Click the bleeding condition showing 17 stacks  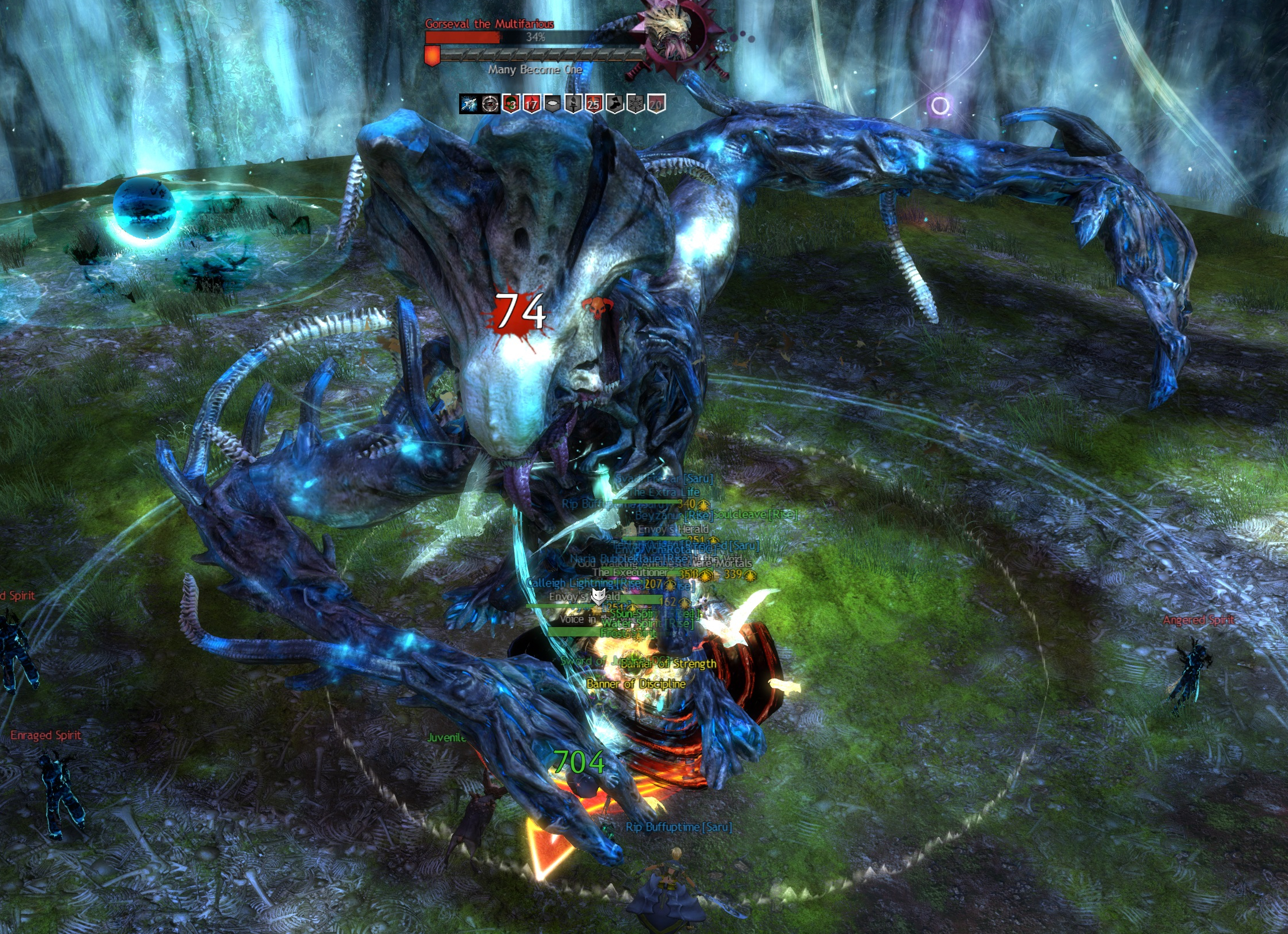coord(531,104)
